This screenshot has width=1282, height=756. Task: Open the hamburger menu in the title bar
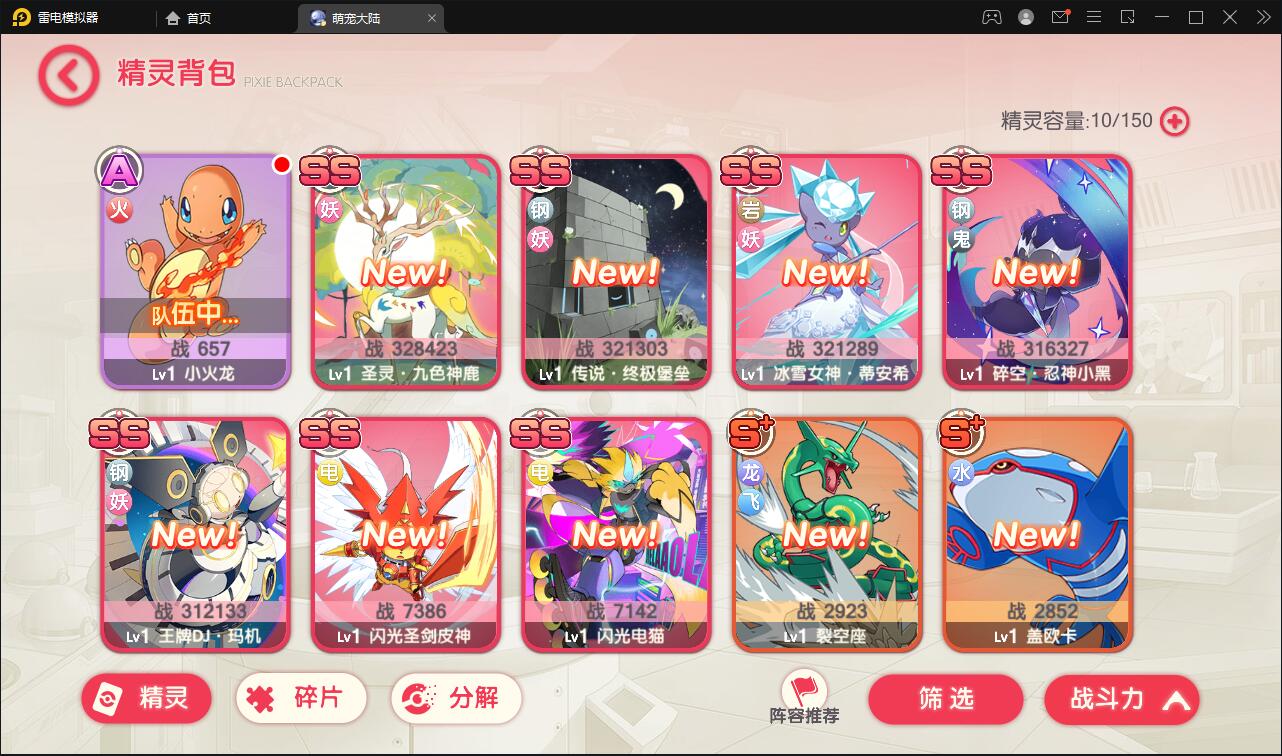[x=1094, y=17]
